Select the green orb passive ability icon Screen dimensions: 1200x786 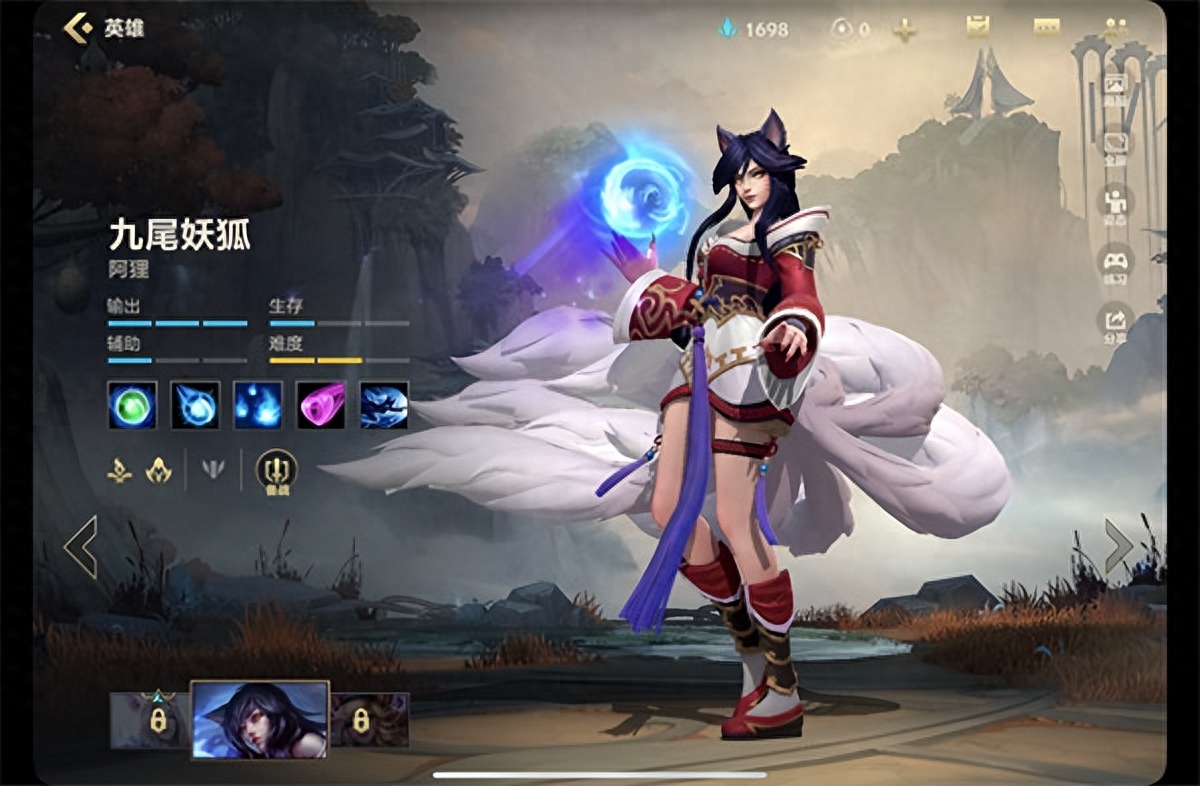(132, 405)
